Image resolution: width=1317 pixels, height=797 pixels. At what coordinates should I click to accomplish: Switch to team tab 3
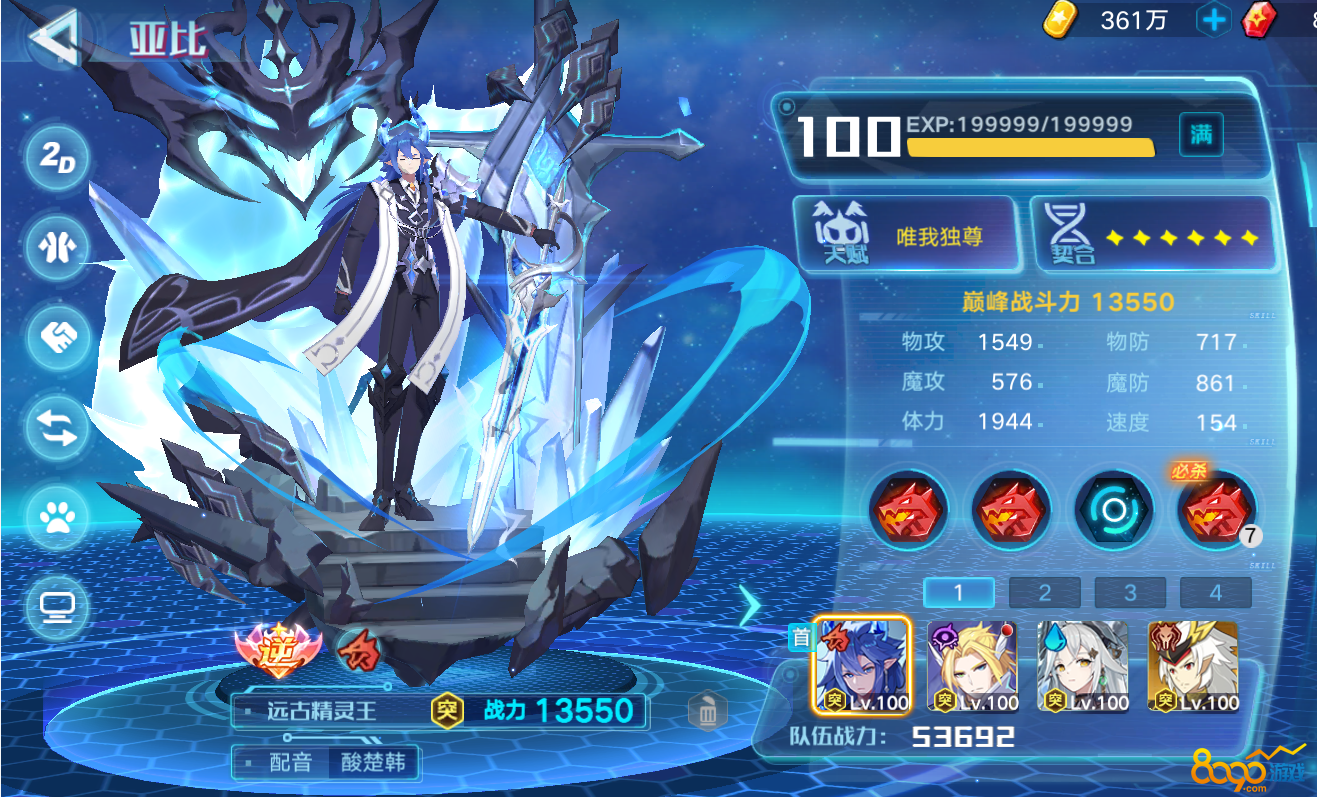(1130, 593)
